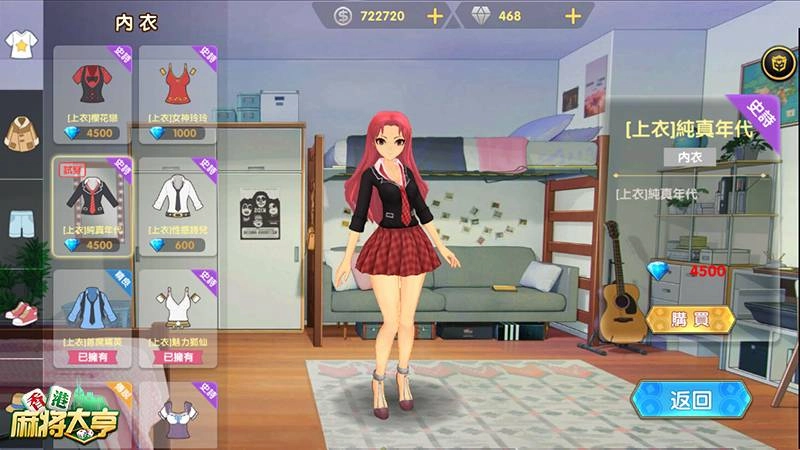The image size is (800, 450).
Task: Select the 純真年代 black jacket top
Action: (x=92, y=207)
